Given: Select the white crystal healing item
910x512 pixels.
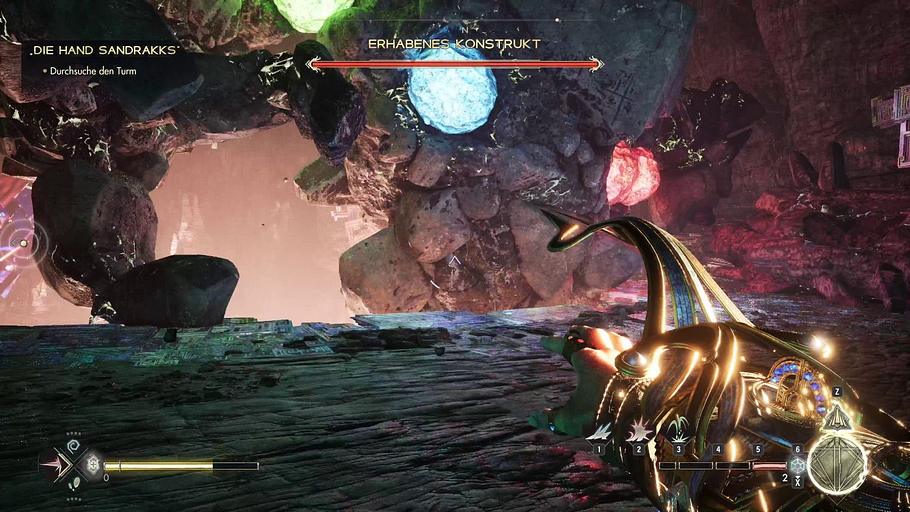Looking at the screenshot, I should point(92,464).
